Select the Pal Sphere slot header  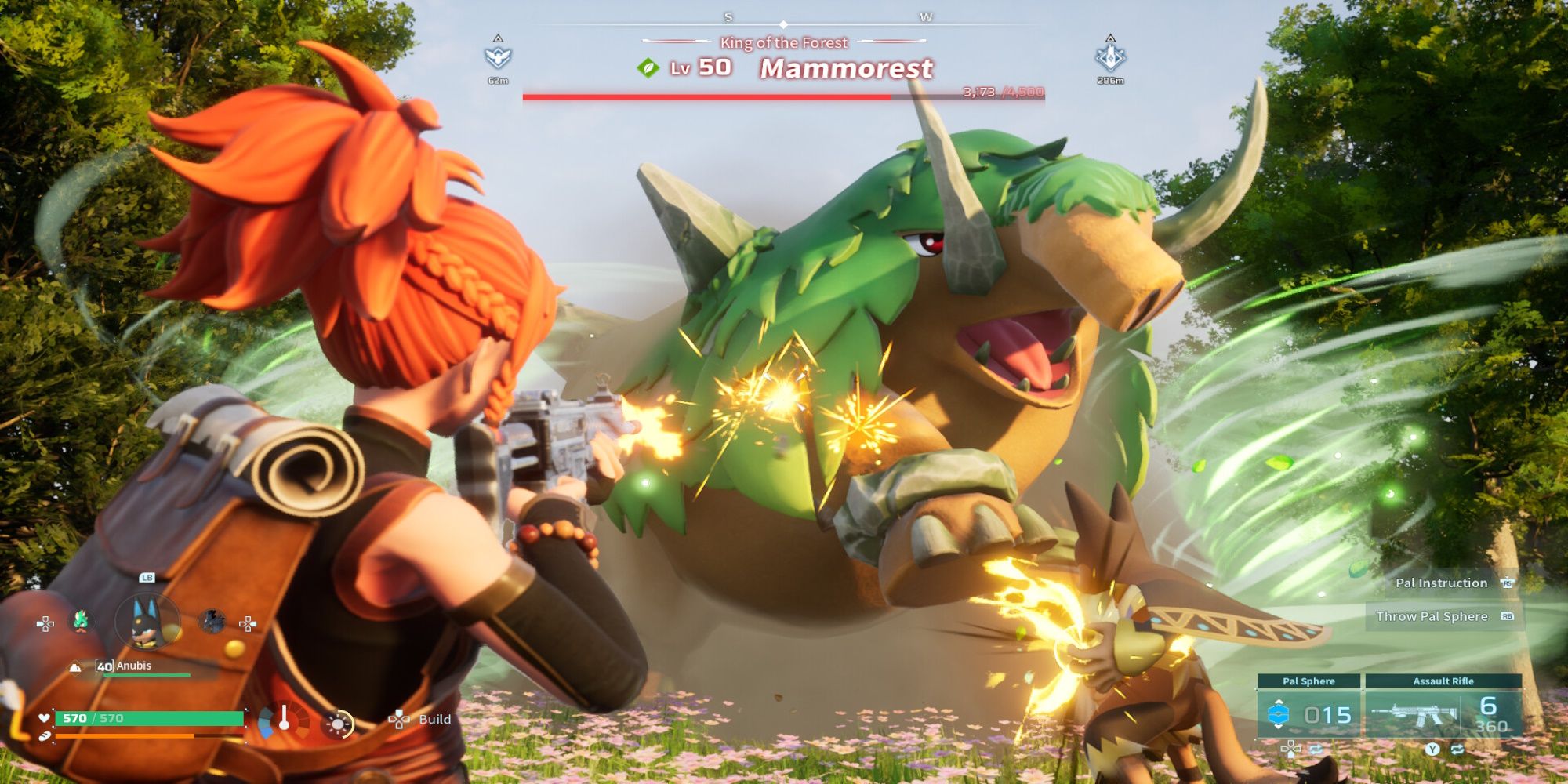click(1309, 681)
